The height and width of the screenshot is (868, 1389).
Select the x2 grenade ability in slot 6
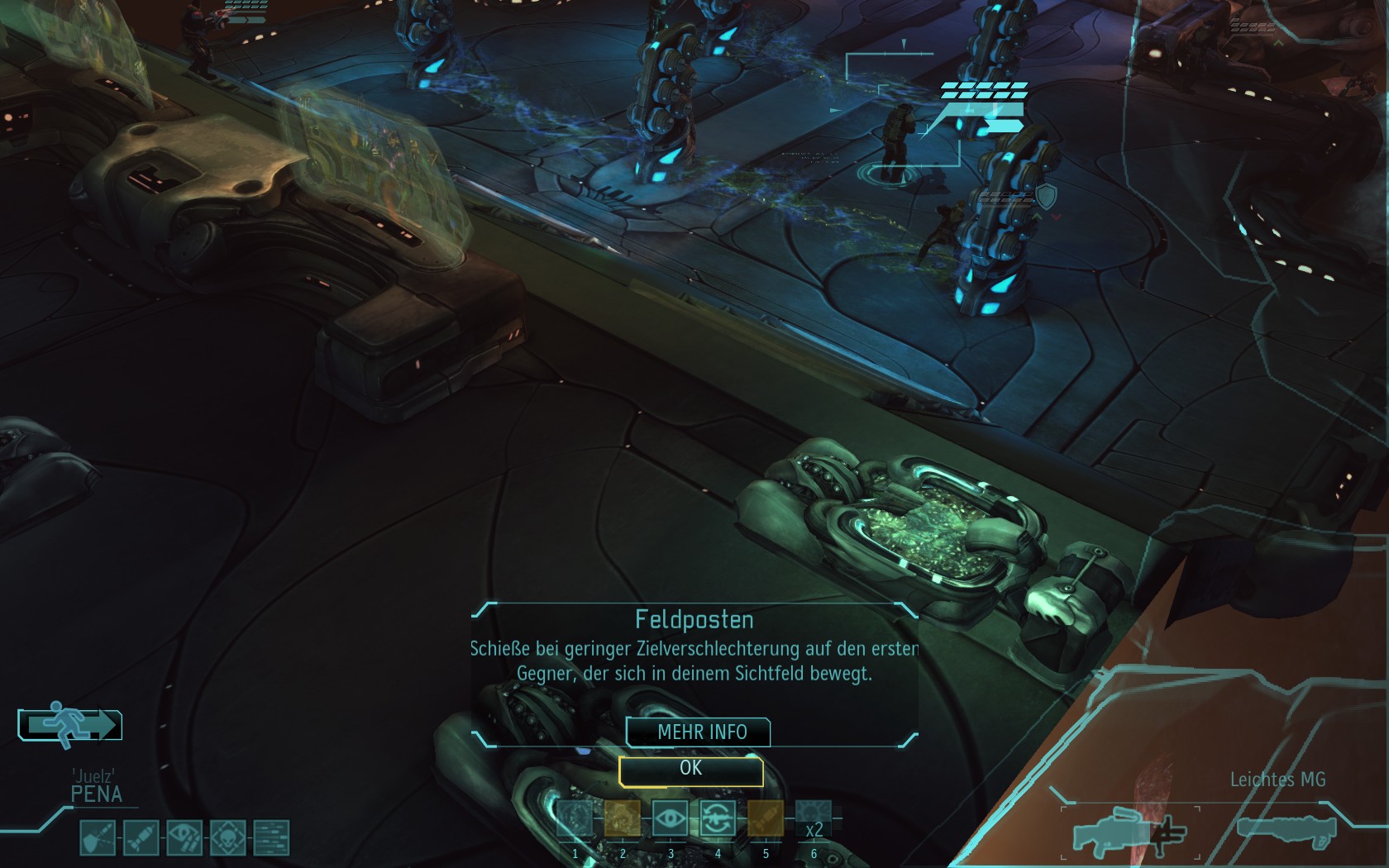click(814, 819)
